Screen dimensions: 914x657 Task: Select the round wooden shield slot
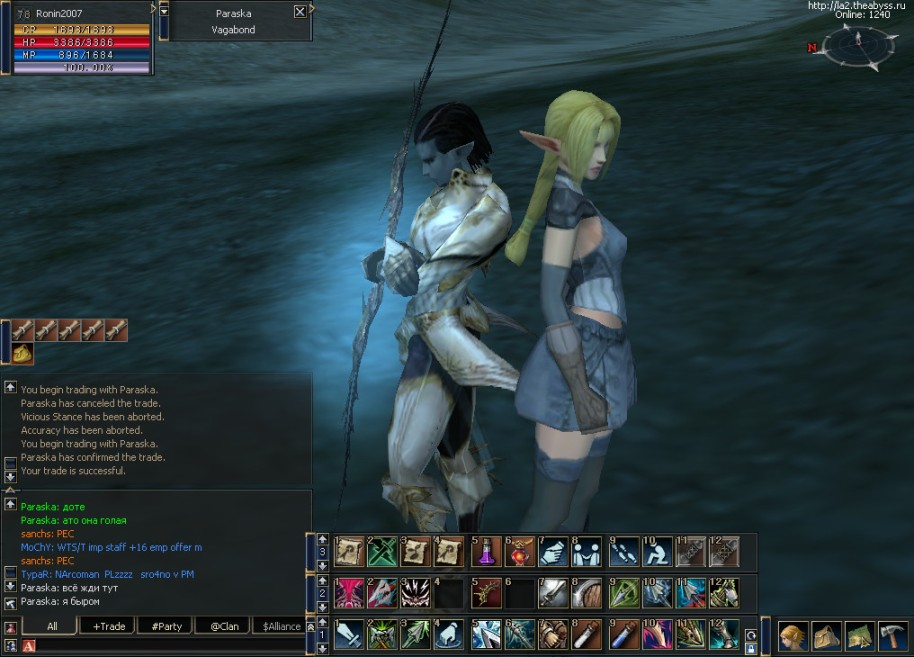tap(588, 593)
